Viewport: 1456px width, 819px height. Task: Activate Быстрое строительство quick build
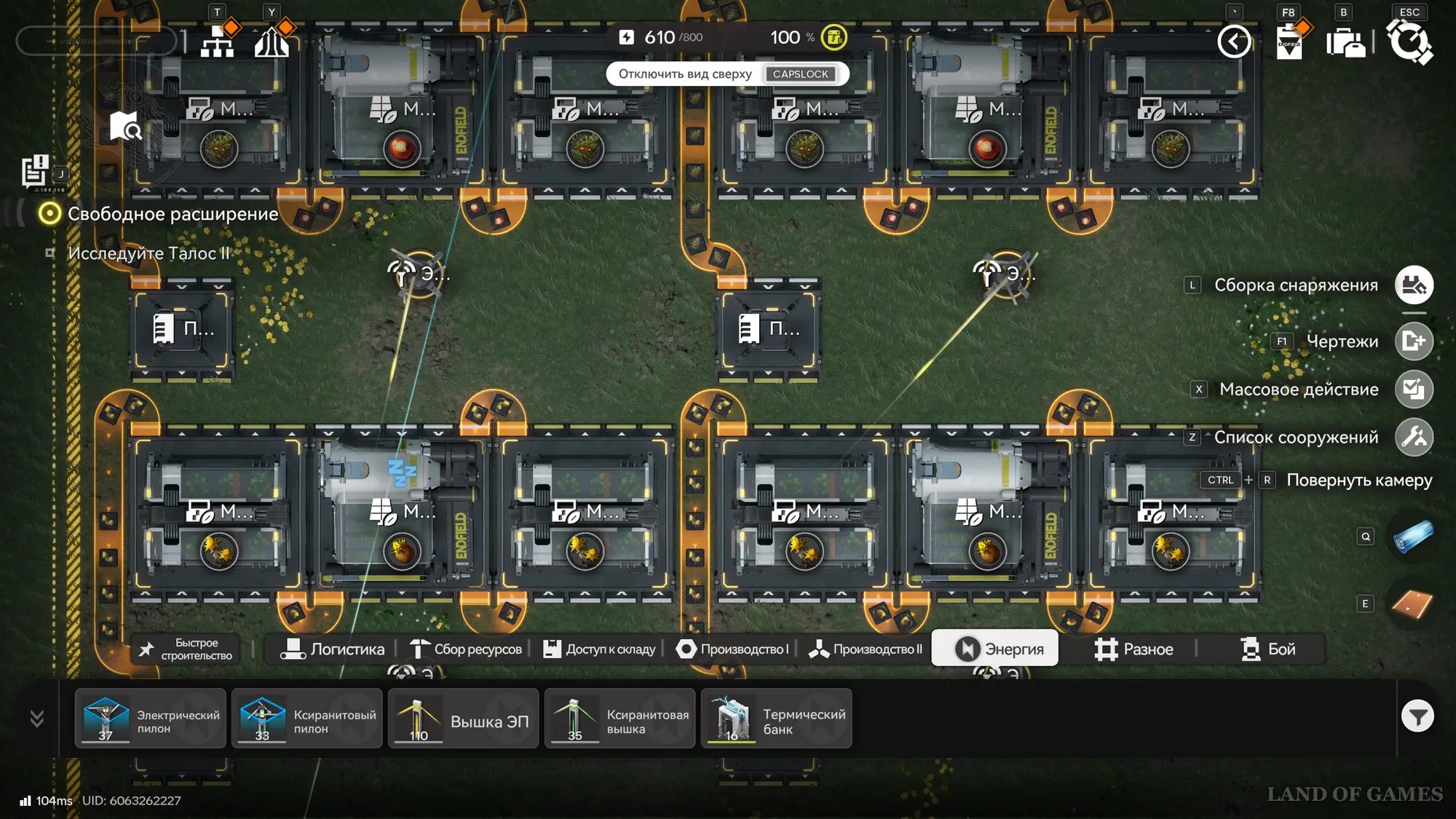click(186, 649)
